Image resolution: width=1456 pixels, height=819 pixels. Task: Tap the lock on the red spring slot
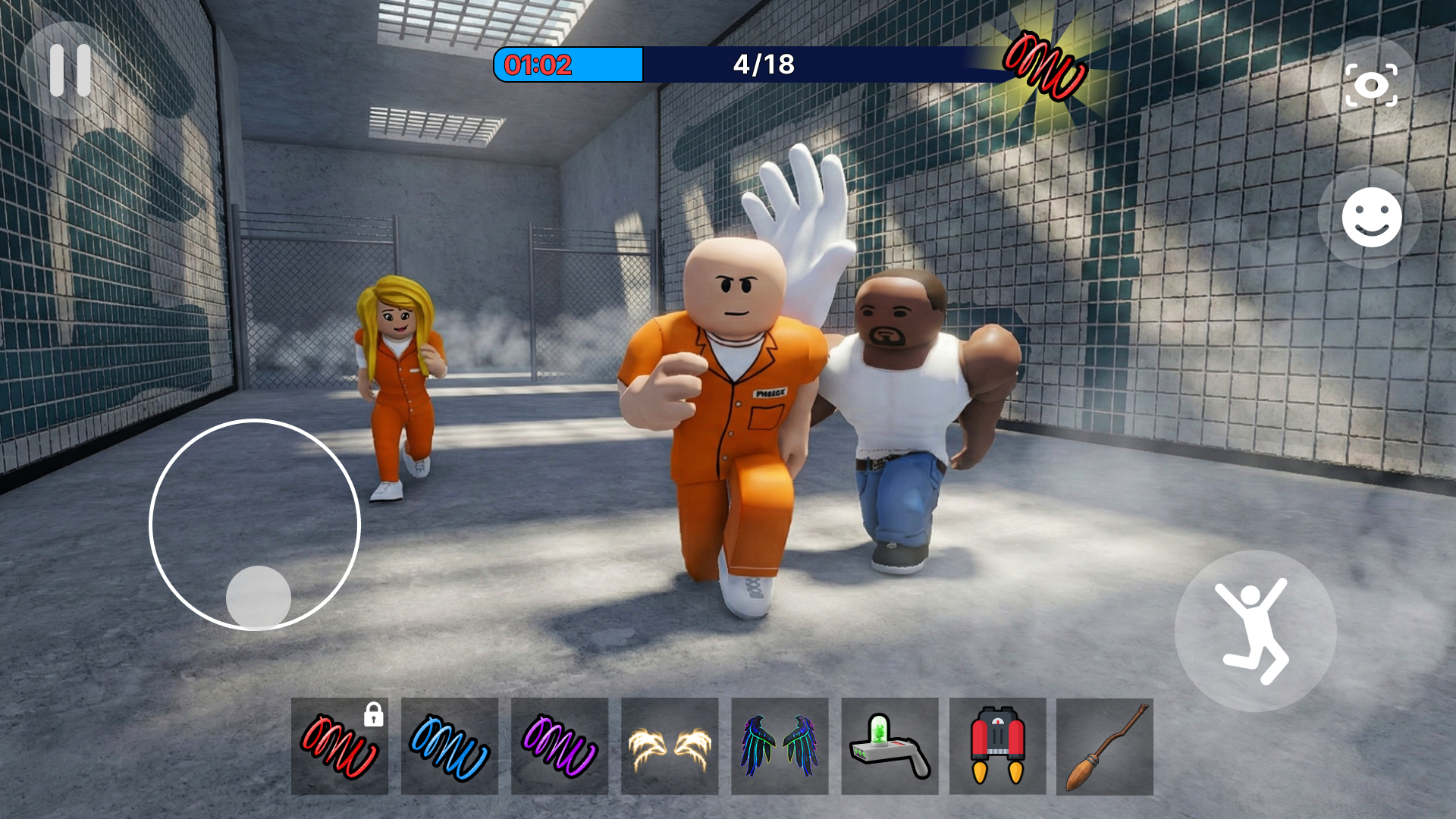[x=373, y=714]
